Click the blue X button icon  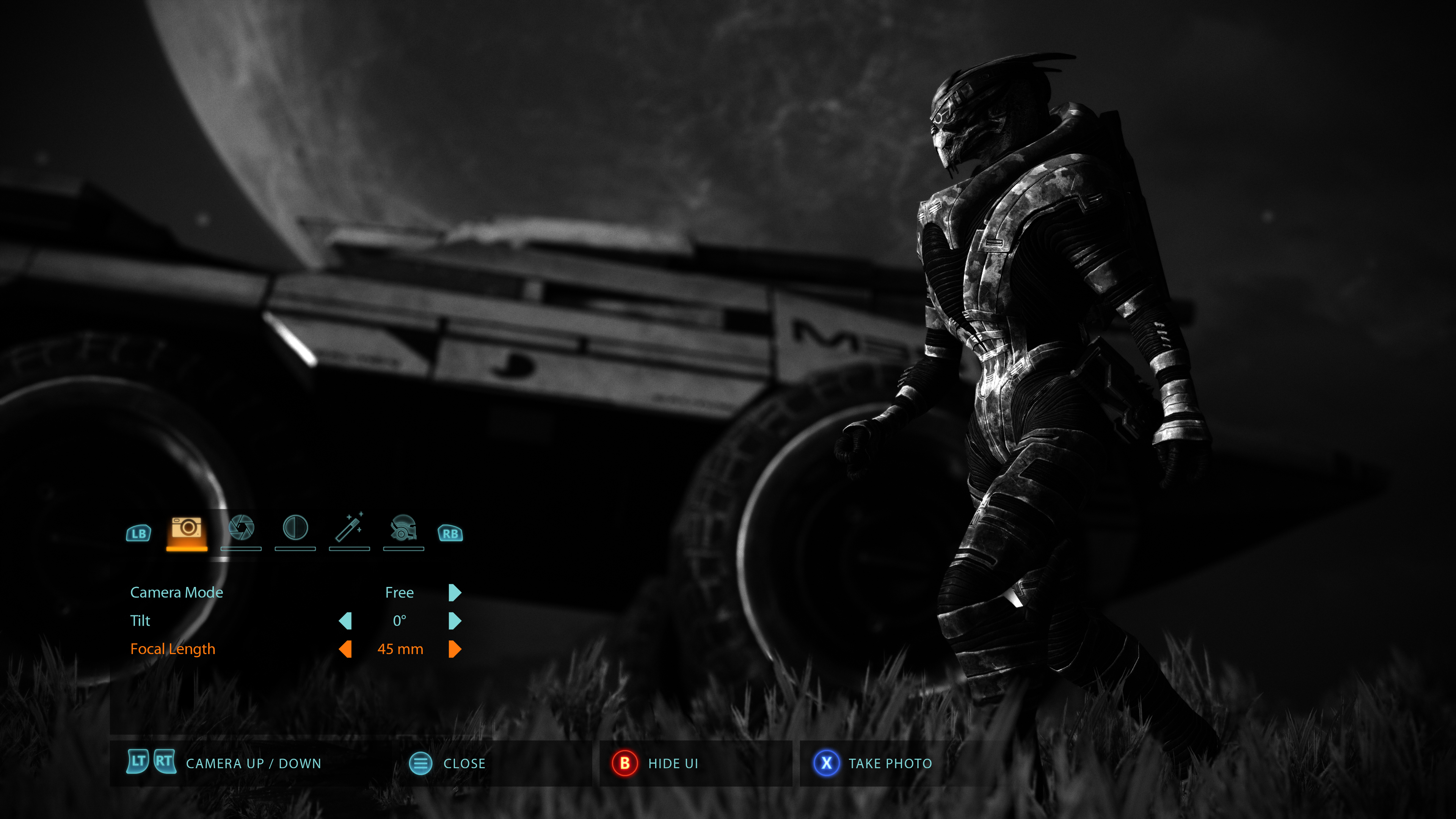[x=826, y=763]
